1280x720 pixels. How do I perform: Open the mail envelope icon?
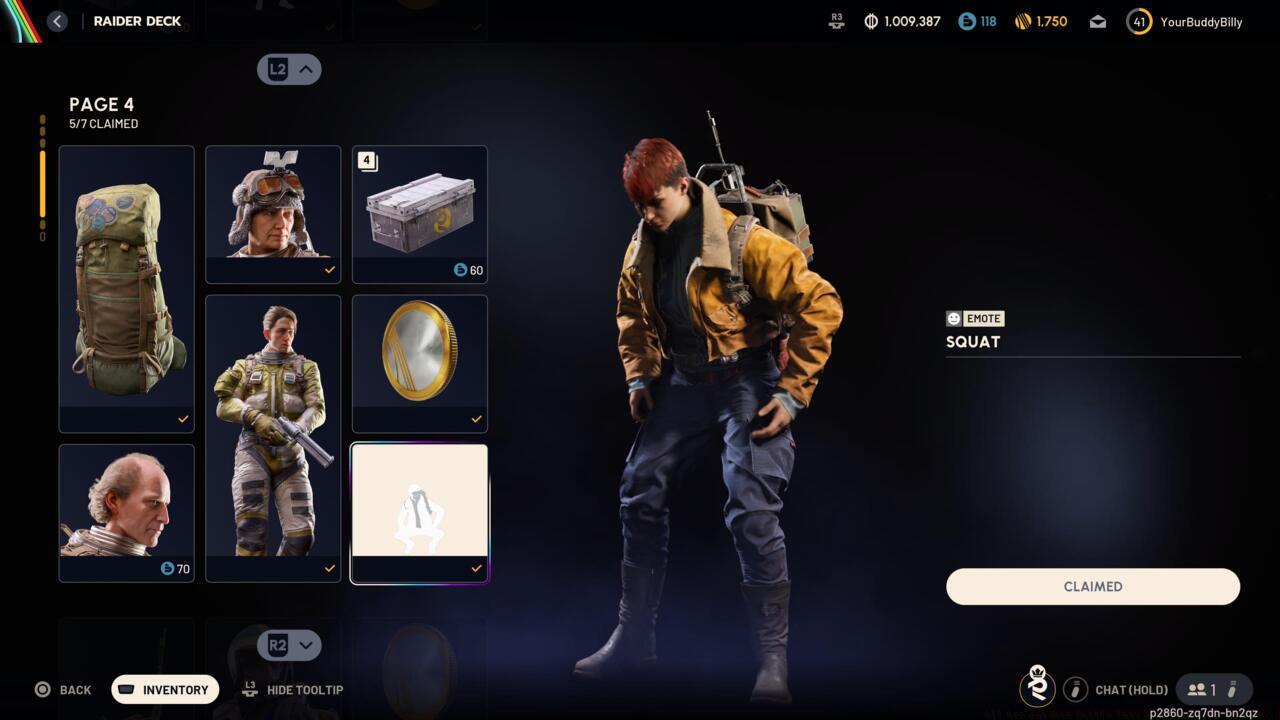coord(1097,21)
